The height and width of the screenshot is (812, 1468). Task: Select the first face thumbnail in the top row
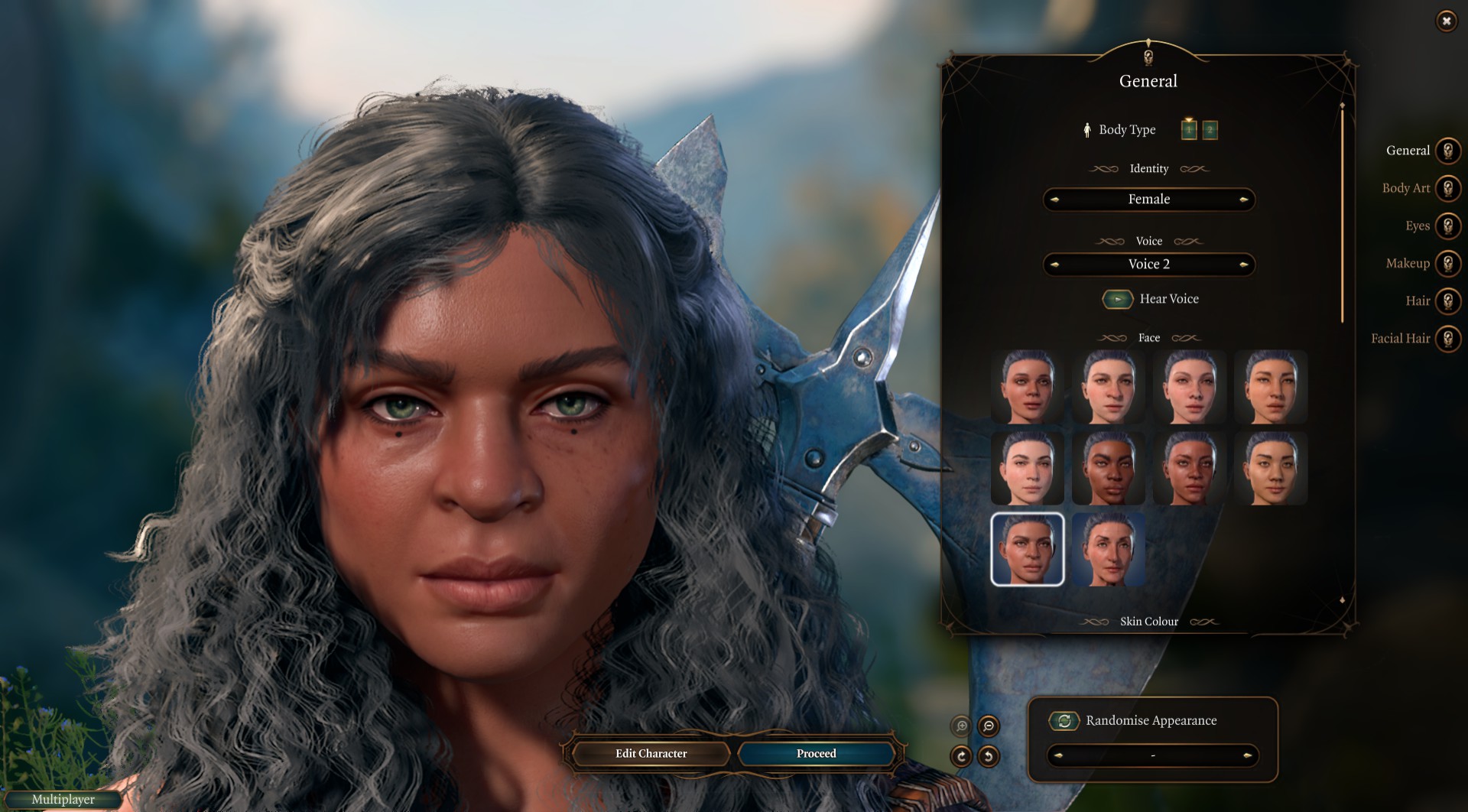click(x=1027, y=387)
